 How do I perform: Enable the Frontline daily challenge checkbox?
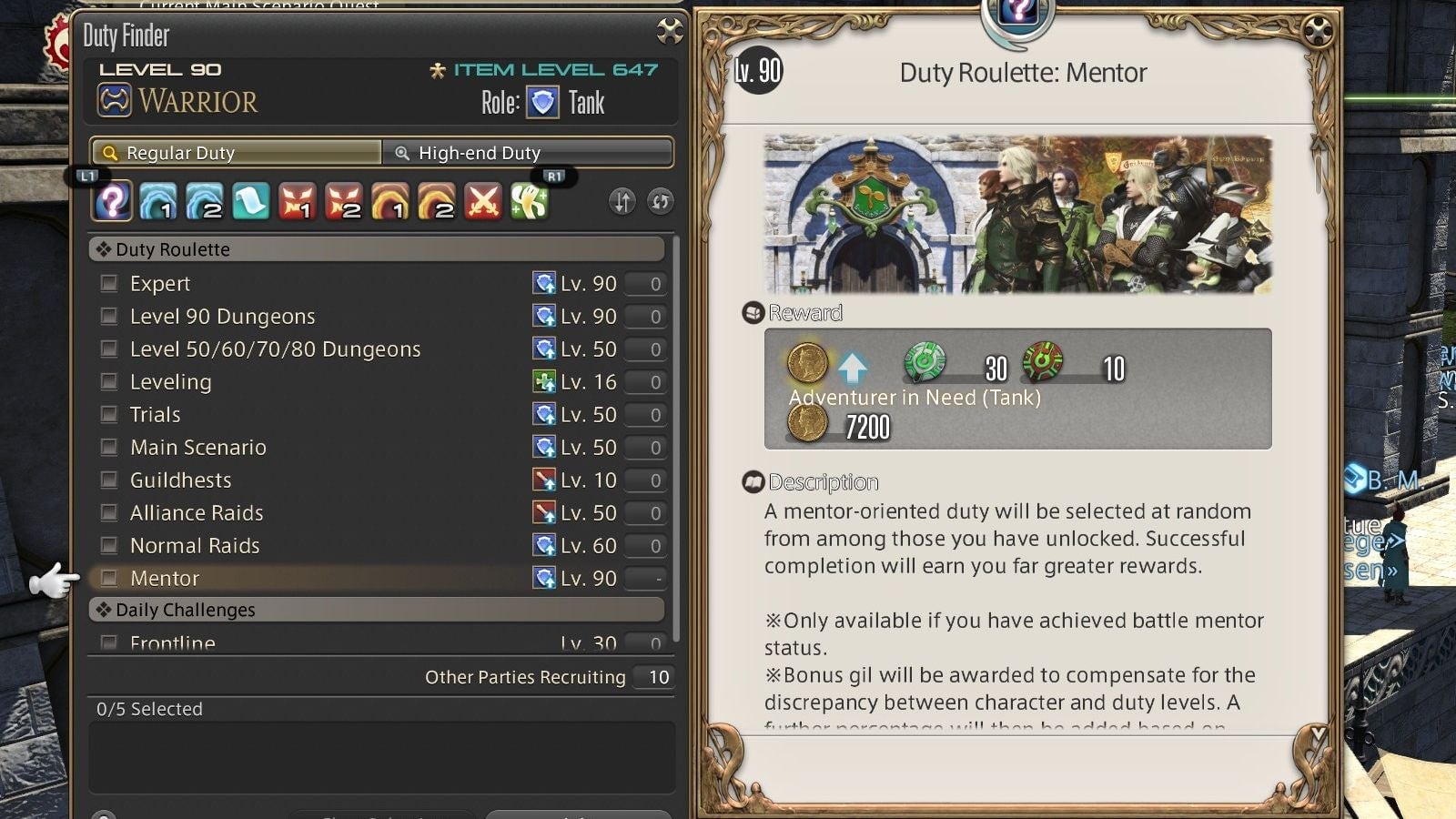(x=109, y=643)
